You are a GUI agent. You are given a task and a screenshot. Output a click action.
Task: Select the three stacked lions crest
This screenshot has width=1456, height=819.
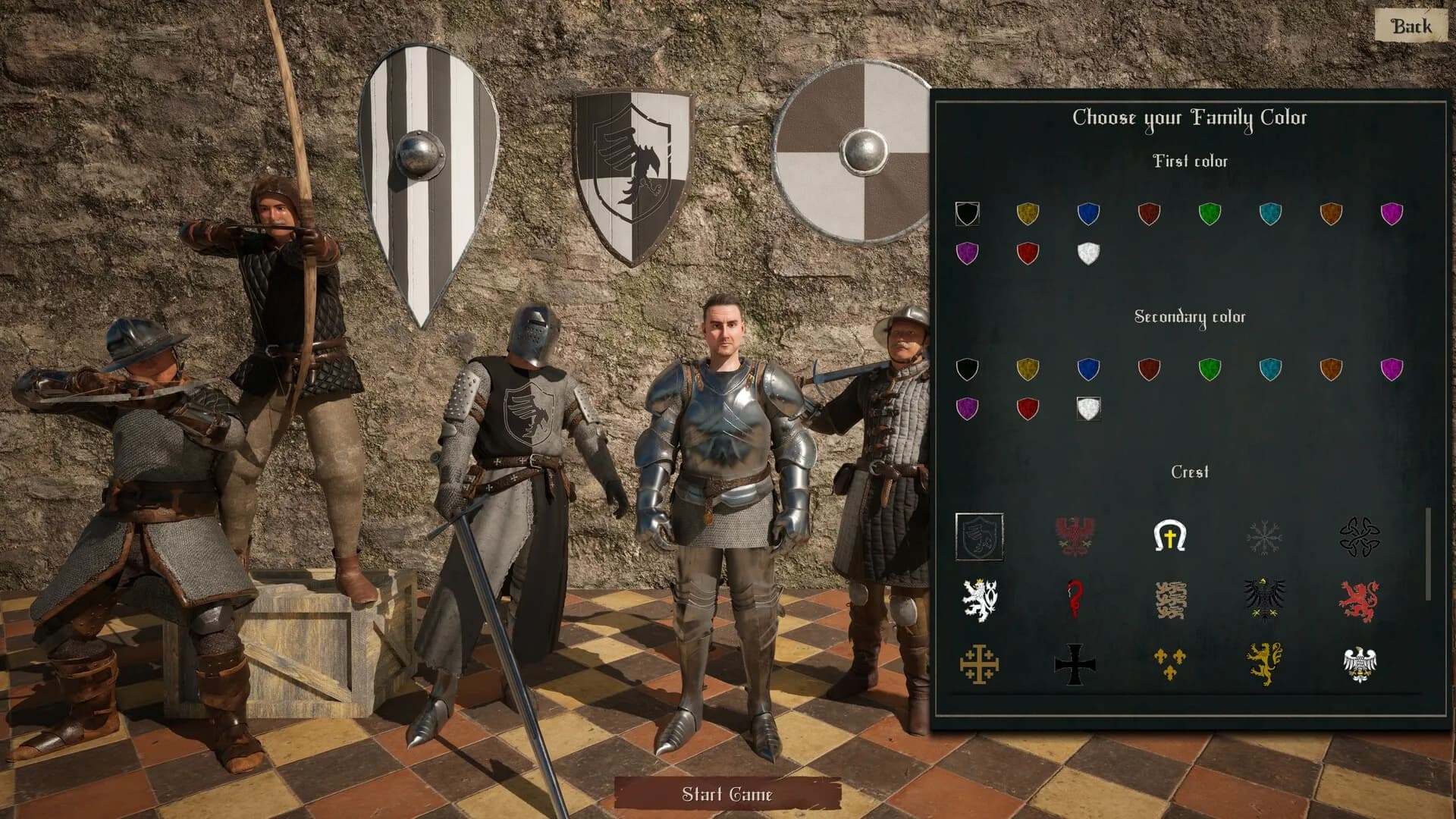[1169, 600]
